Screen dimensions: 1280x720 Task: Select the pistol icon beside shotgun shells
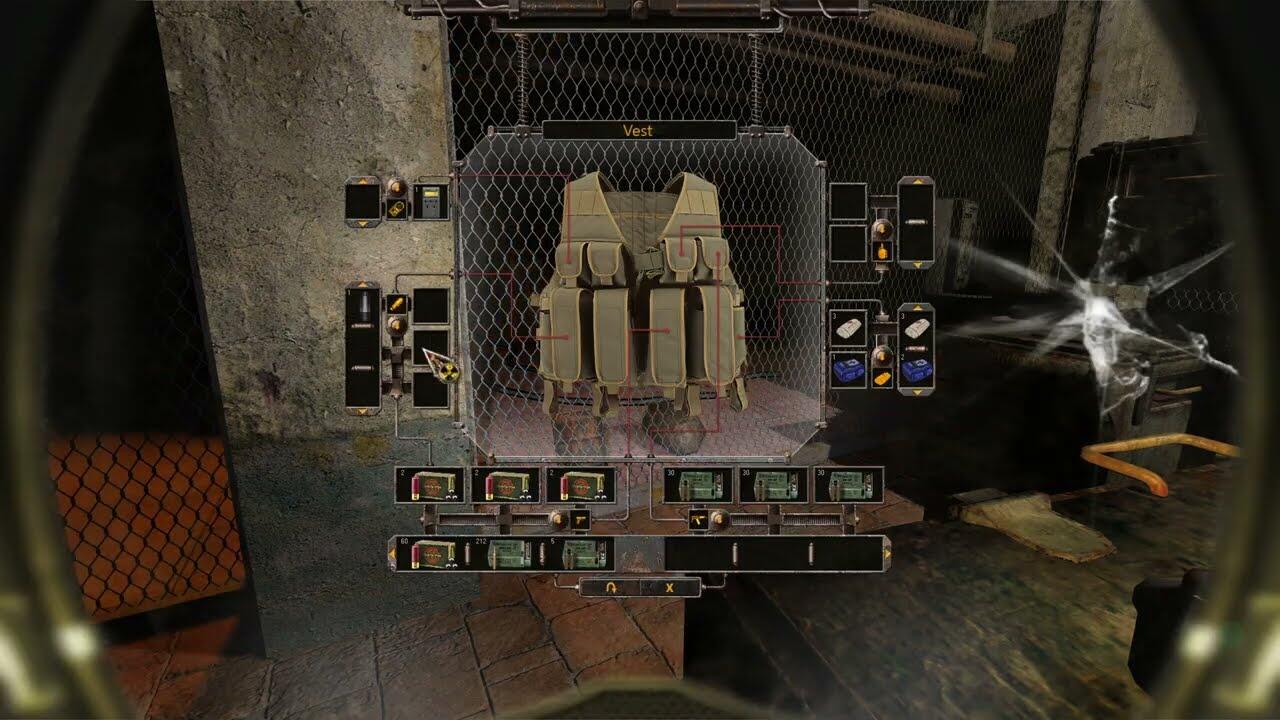click(x=579, y=520)
